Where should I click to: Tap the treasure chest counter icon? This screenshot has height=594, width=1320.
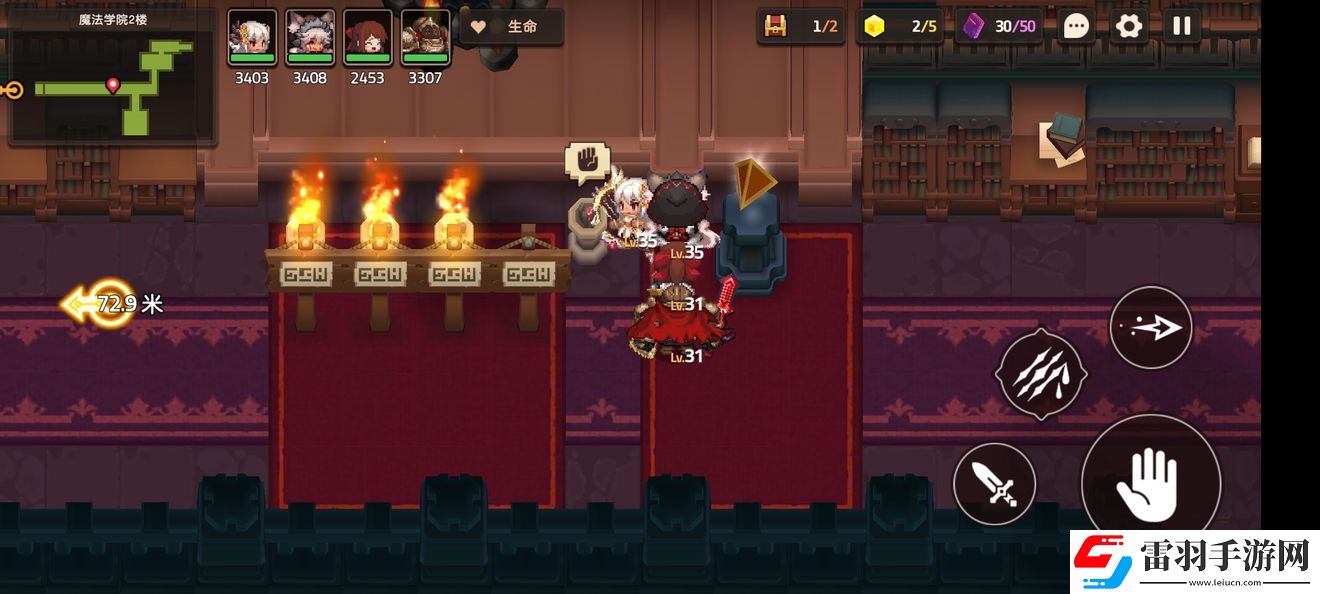pos(775,26)
